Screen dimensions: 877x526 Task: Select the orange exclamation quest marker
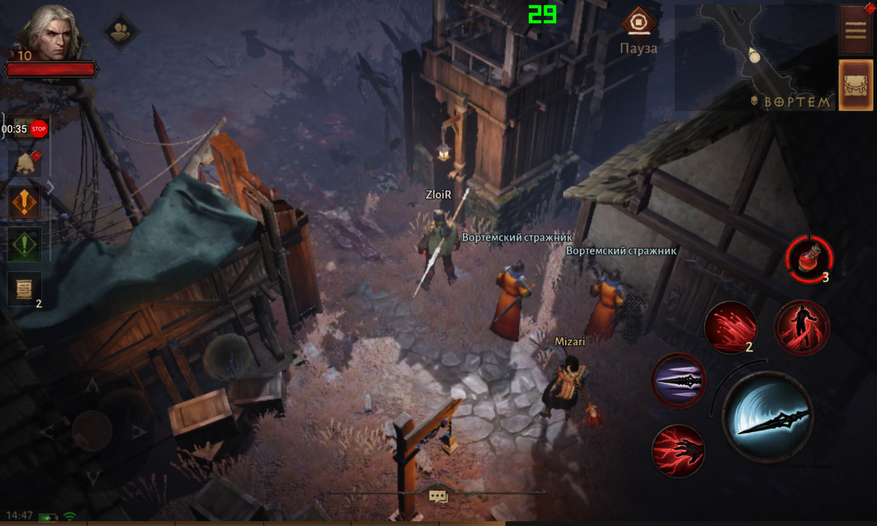[x=25, y=202]
